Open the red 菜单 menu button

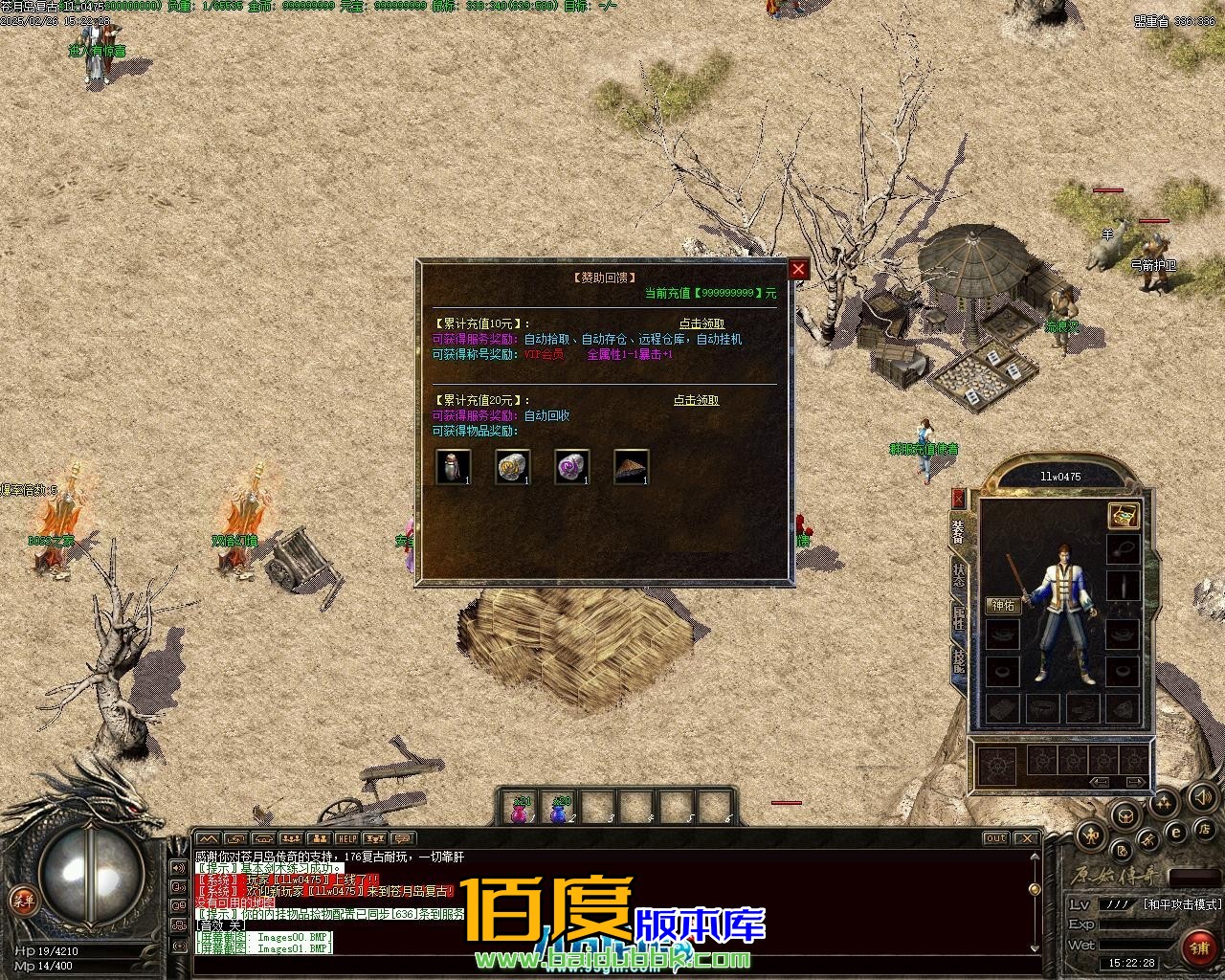22,900
